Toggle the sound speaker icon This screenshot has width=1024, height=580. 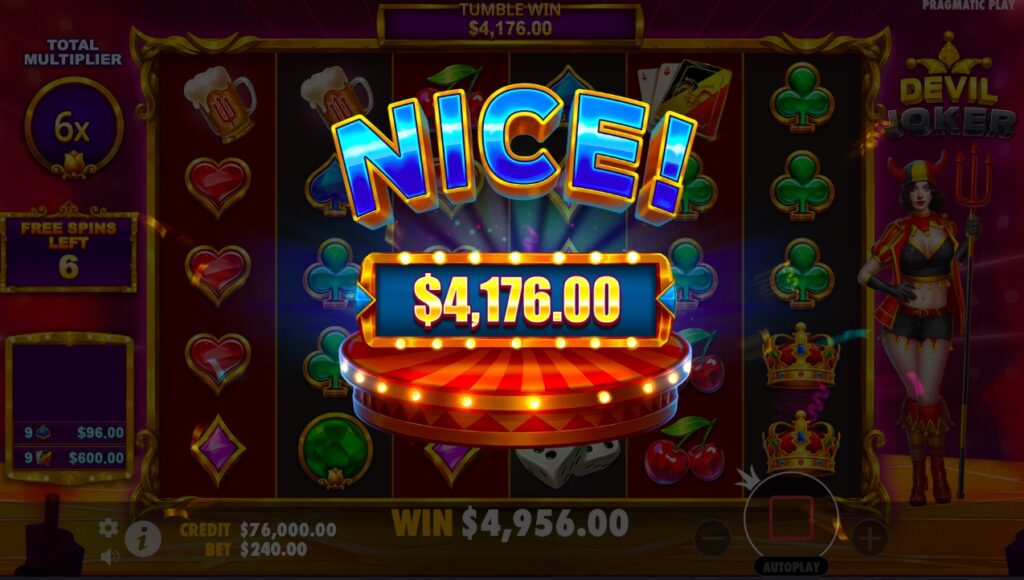(x=108, y=555)
